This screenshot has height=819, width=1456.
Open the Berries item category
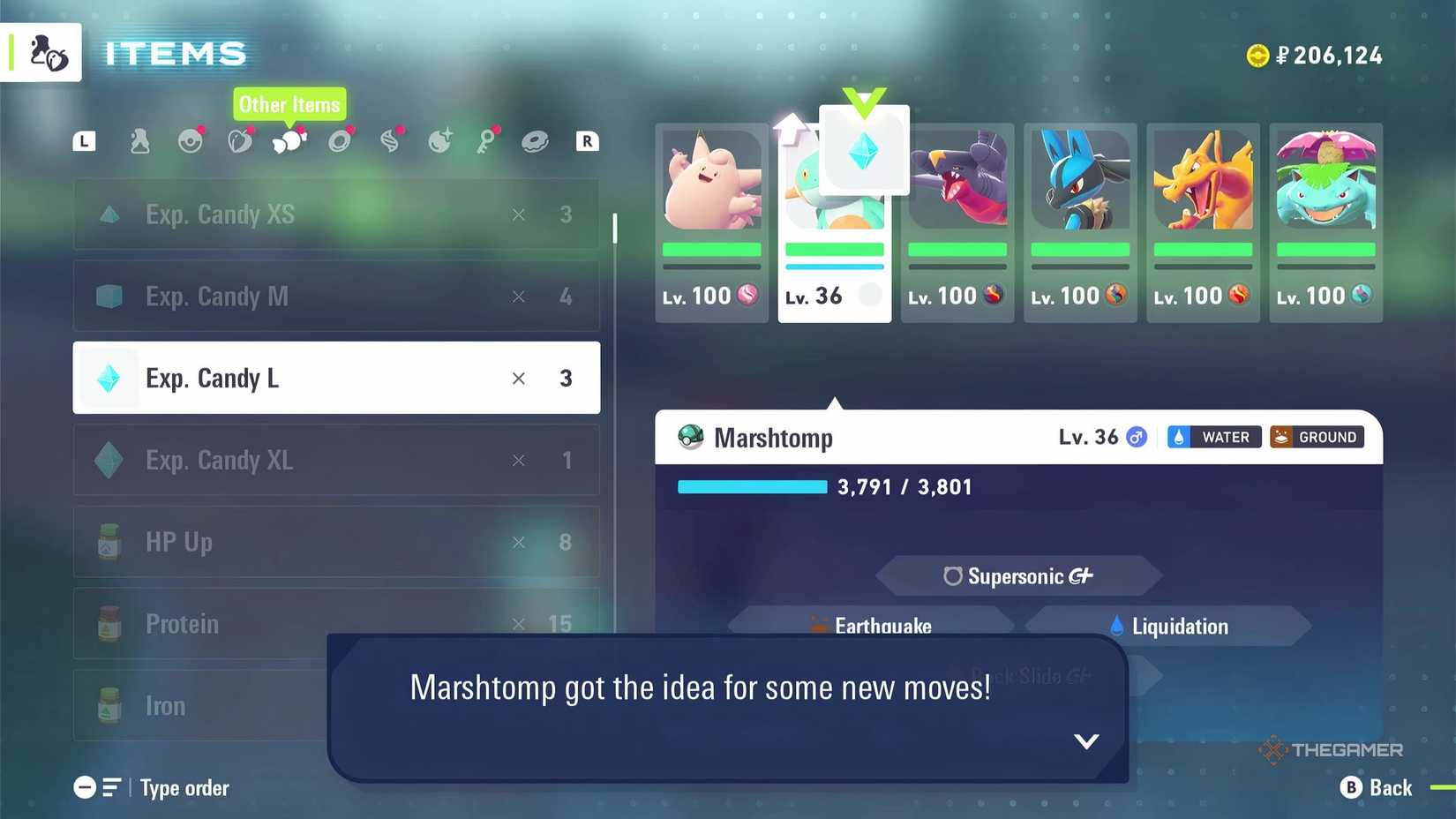pos(240,139)
